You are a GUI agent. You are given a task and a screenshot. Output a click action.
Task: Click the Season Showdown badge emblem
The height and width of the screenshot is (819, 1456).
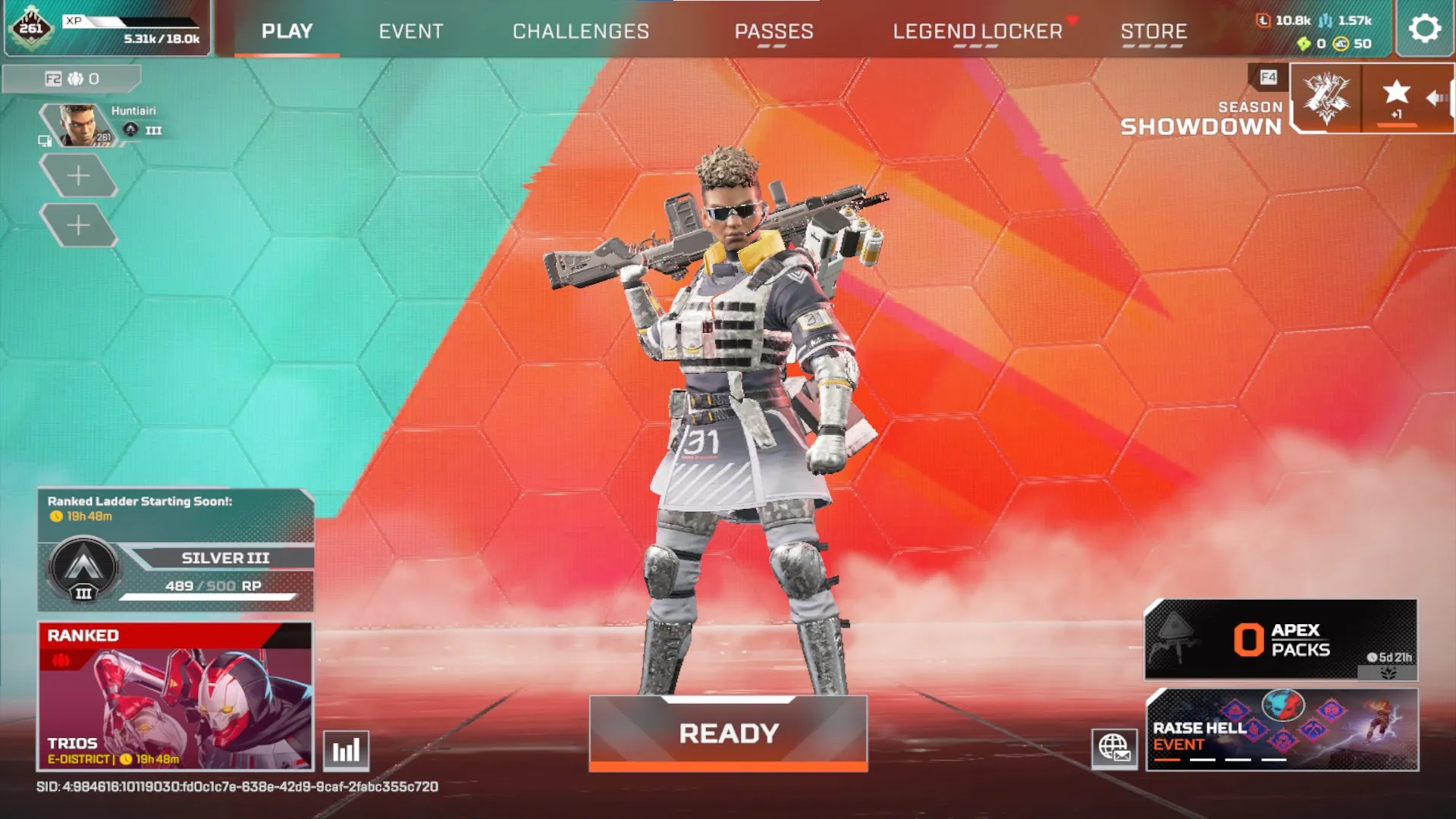point(1326,99)
